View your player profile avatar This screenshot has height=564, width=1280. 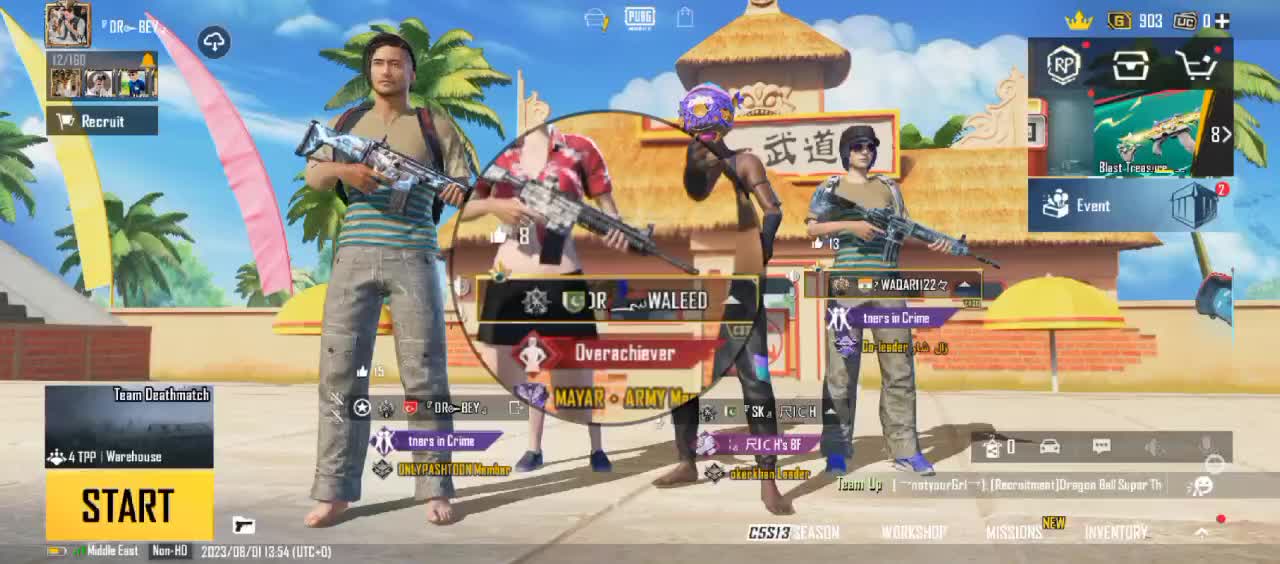tap(68, 22)
